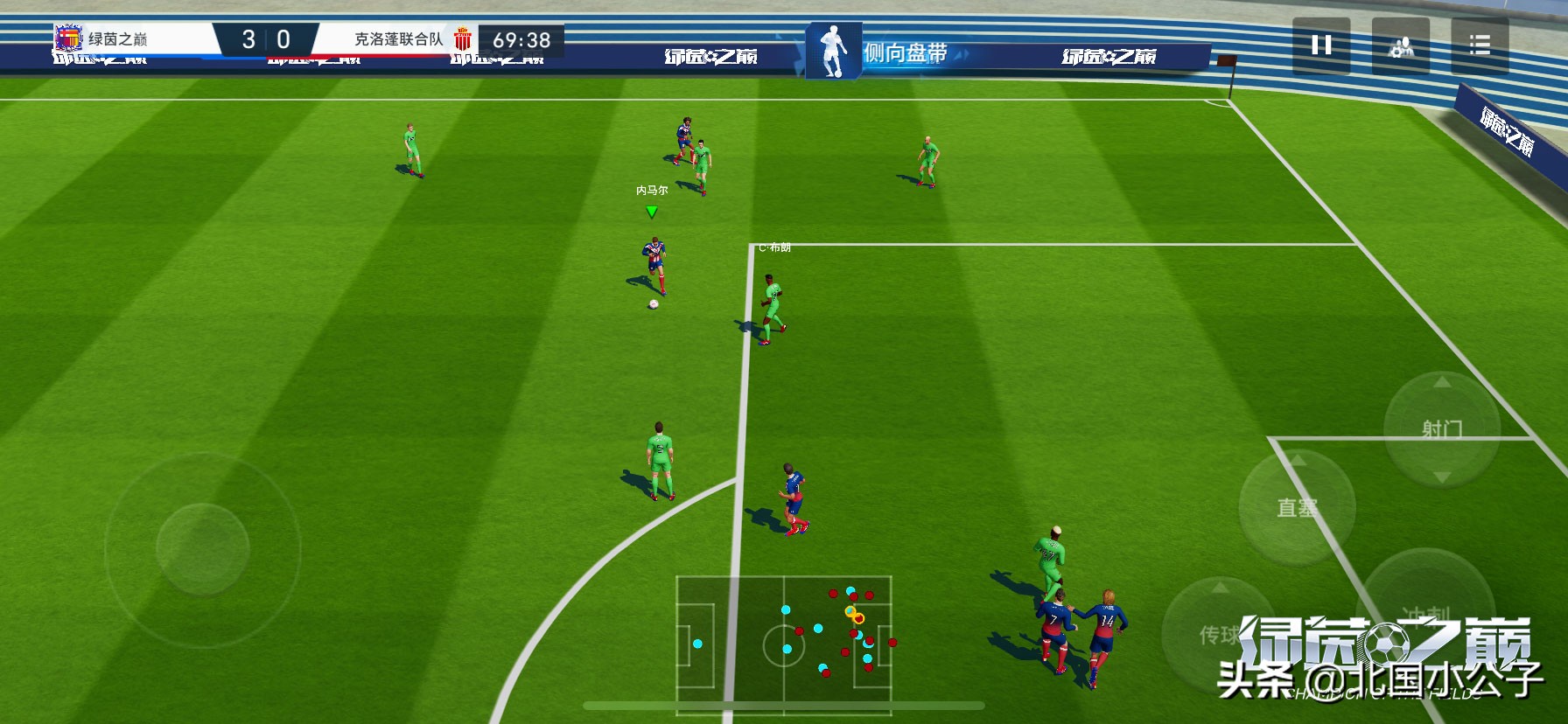Tap the 侧向盘带 side dribble skill icon

(x=834, y=51)
